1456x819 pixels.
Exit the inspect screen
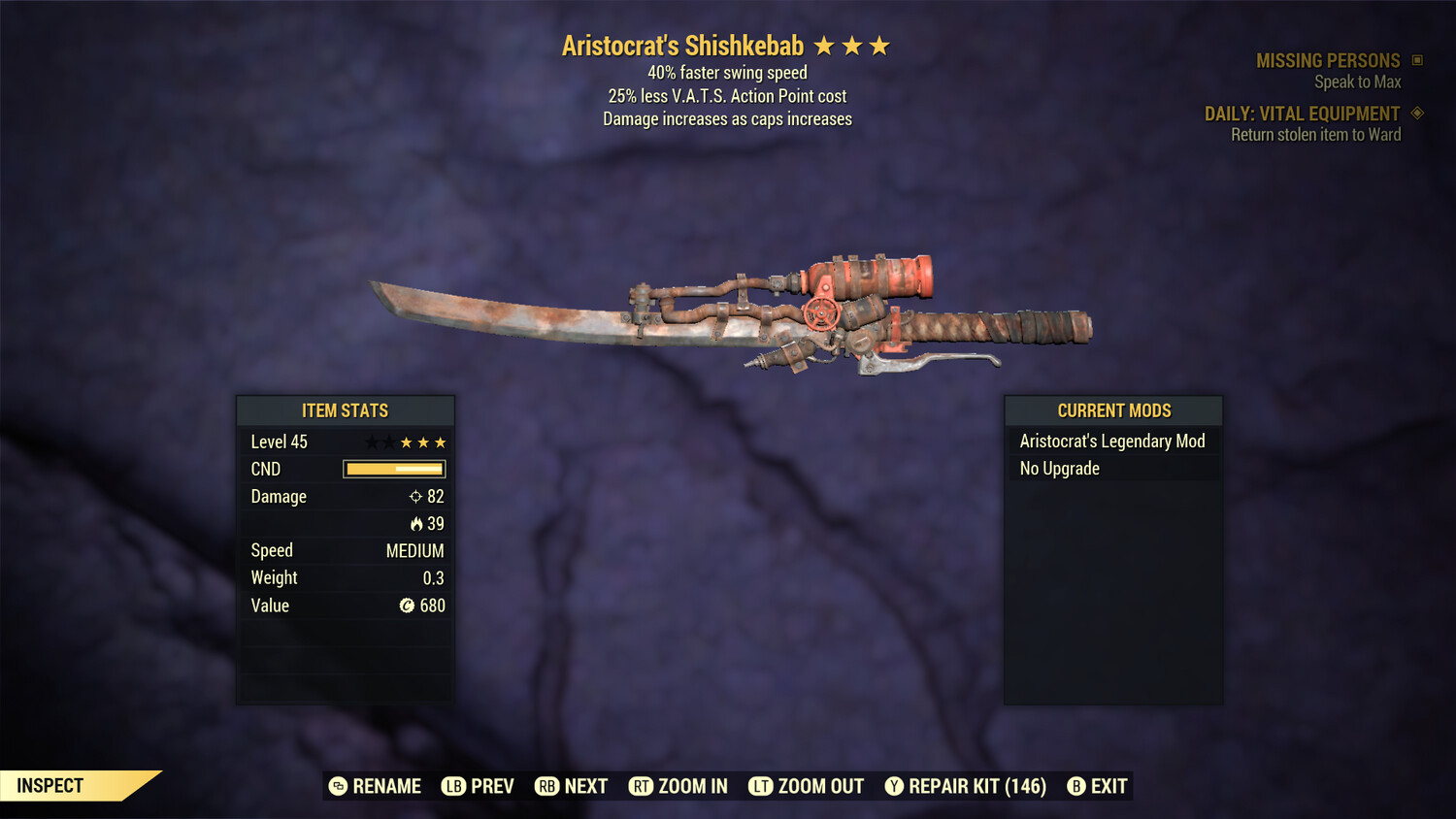click(x=1098, y=786)
